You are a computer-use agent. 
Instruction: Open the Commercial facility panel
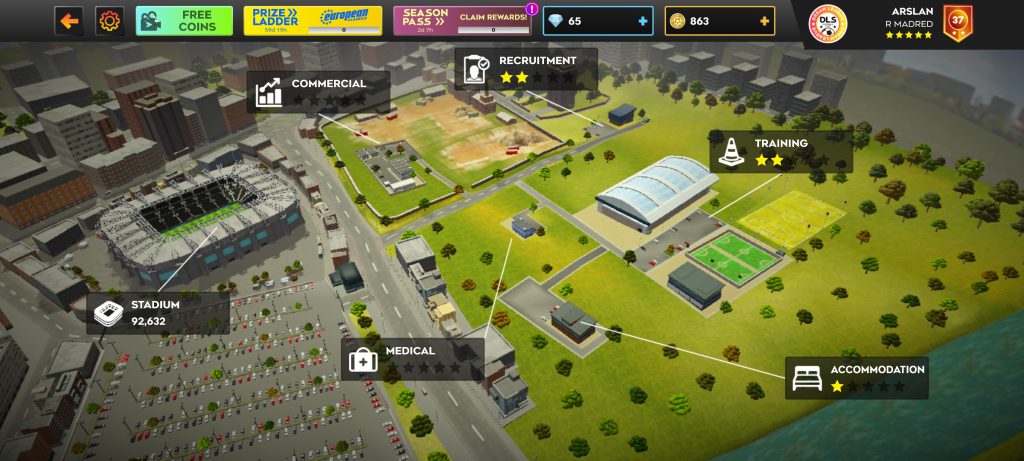click(318, 91)
